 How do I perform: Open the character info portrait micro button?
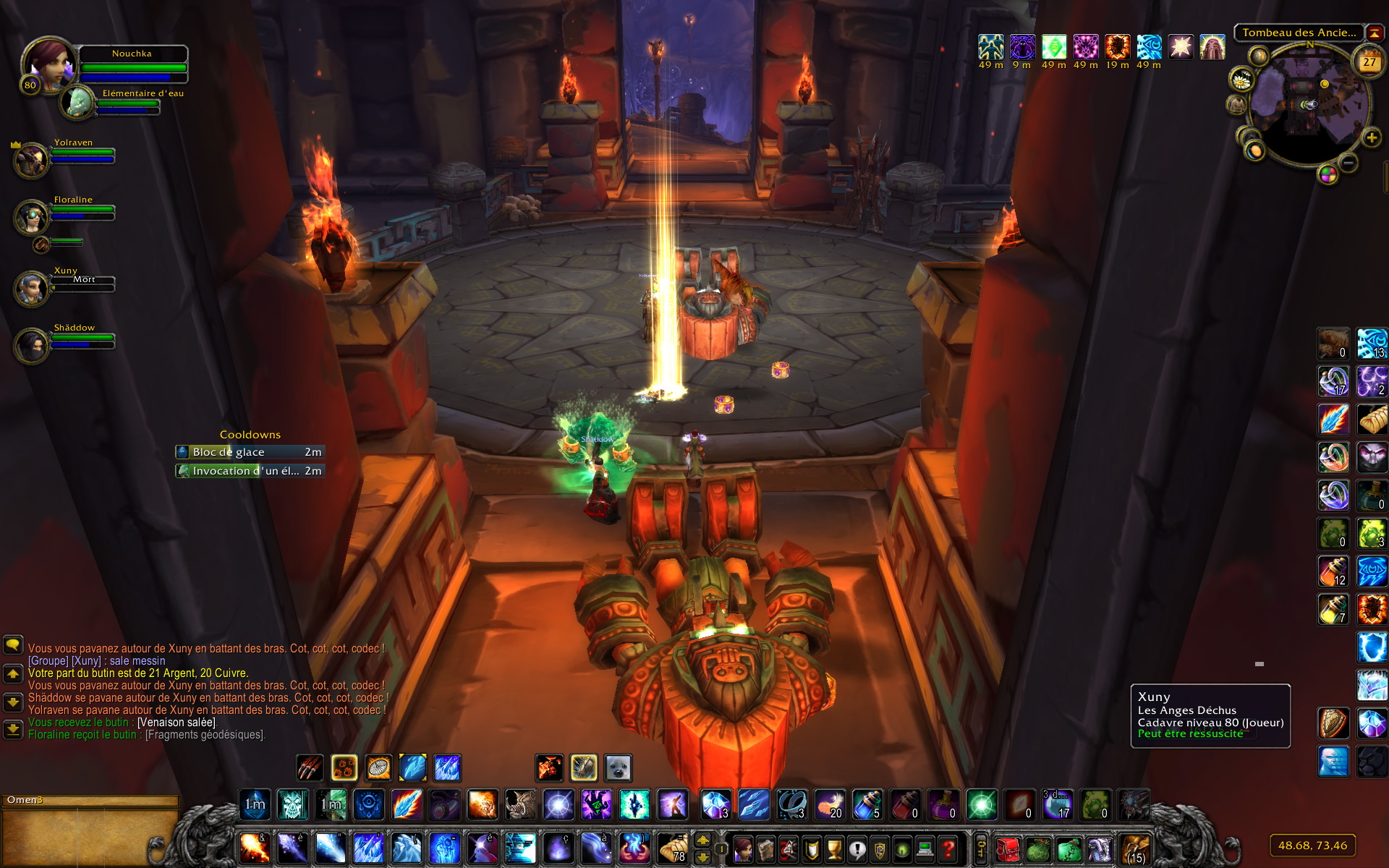[743, 848]
